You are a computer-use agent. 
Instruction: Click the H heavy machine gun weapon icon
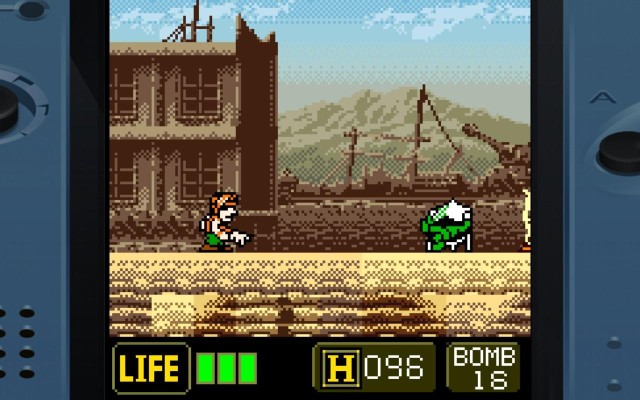(x=338, y=367)
